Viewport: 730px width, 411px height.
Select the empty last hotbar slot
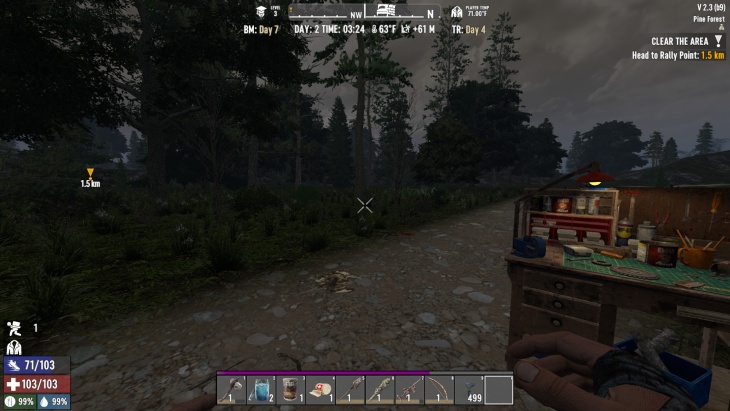(x=498, y=389)
